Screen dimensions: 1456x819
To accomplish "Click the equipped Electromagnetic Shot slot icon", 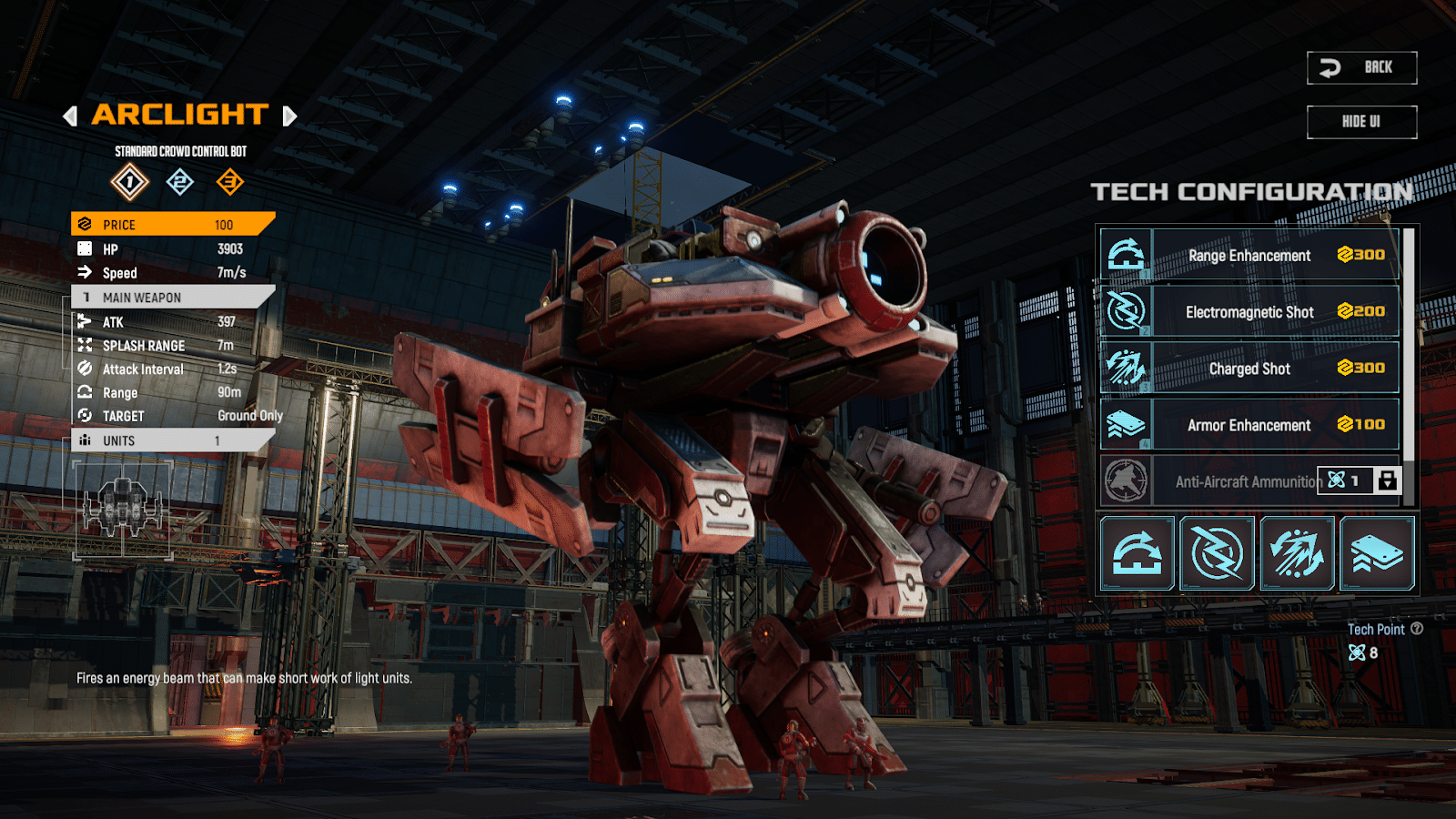I will click(x=1218, y=553).
